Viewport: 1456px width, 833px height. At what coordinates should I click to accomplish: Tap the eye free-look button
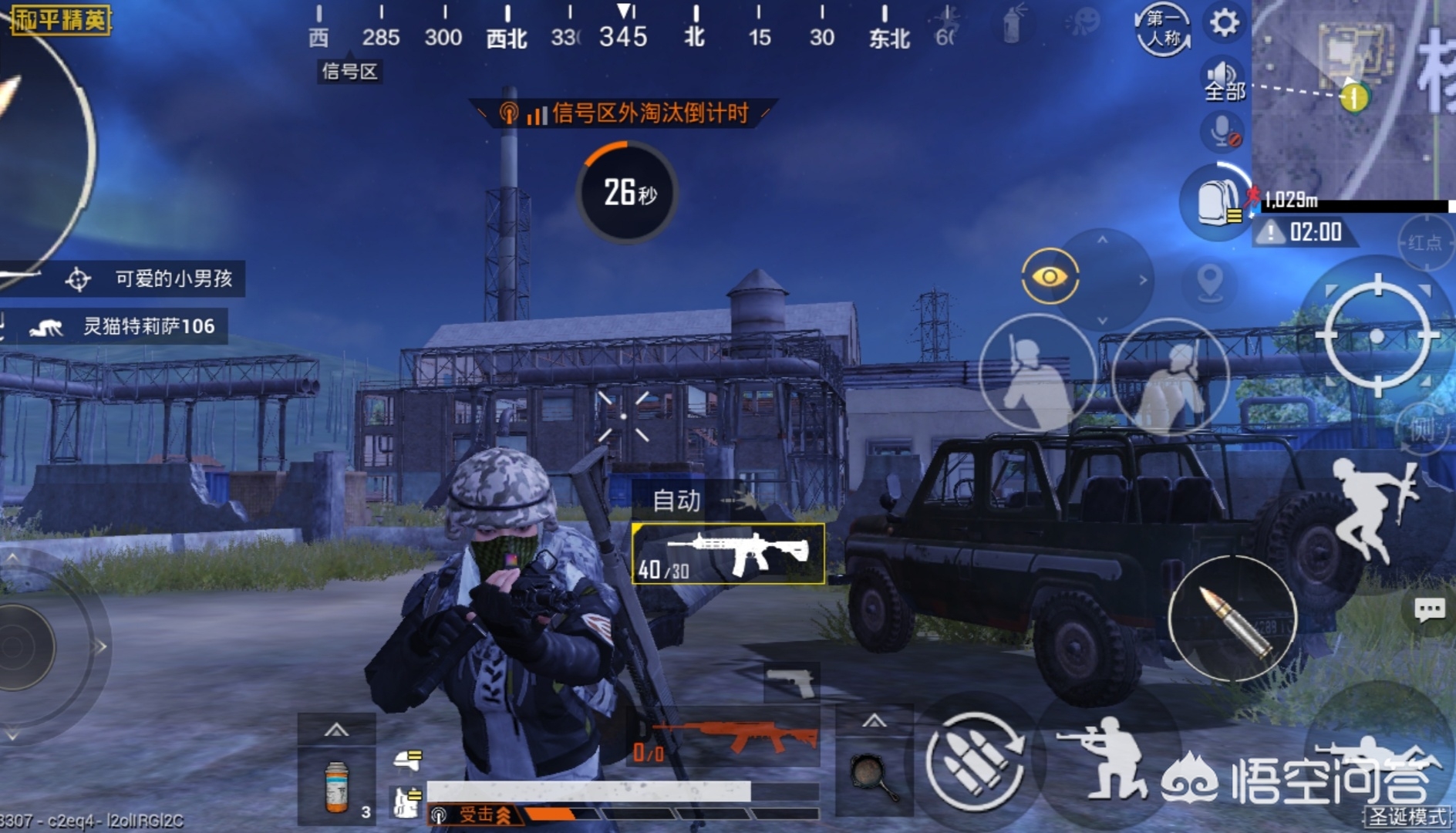1050,276
